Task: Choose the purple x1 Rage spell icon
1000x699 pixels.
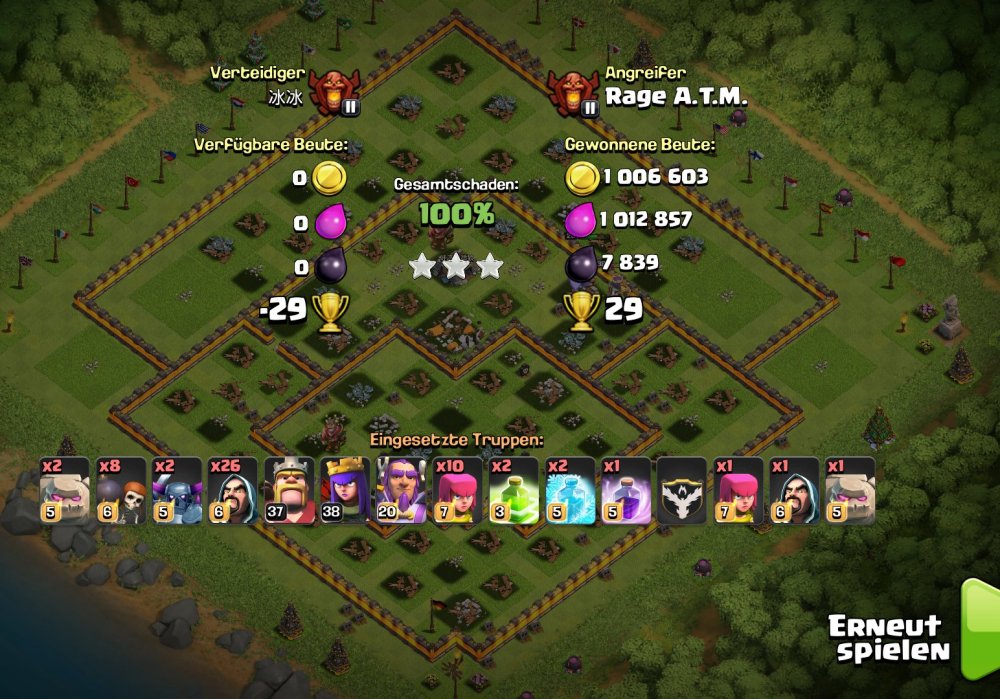Action: [x=625, y=491]
